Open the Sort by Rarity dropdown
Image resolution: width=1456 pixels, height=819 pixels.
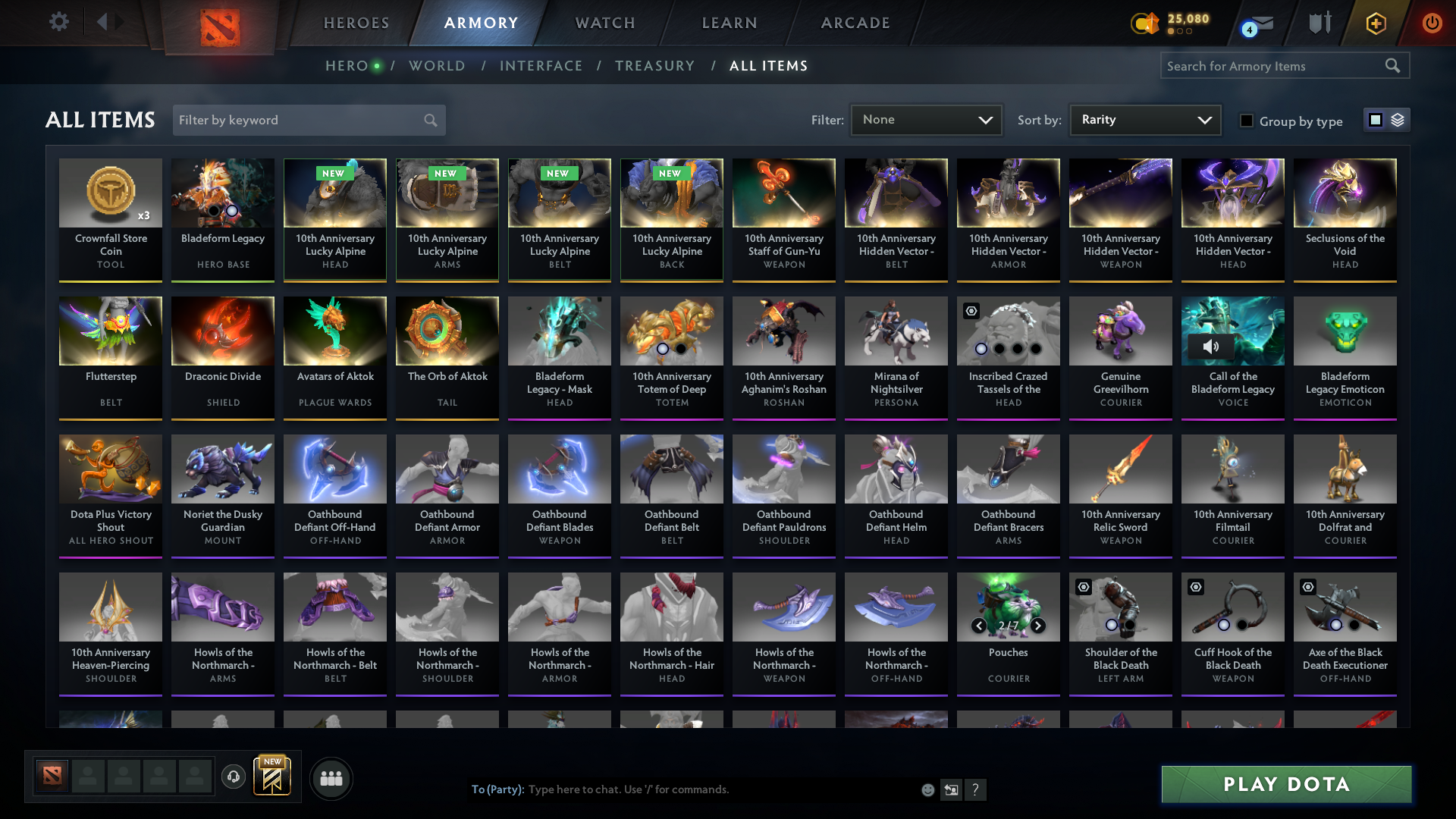click(1144, 119)
